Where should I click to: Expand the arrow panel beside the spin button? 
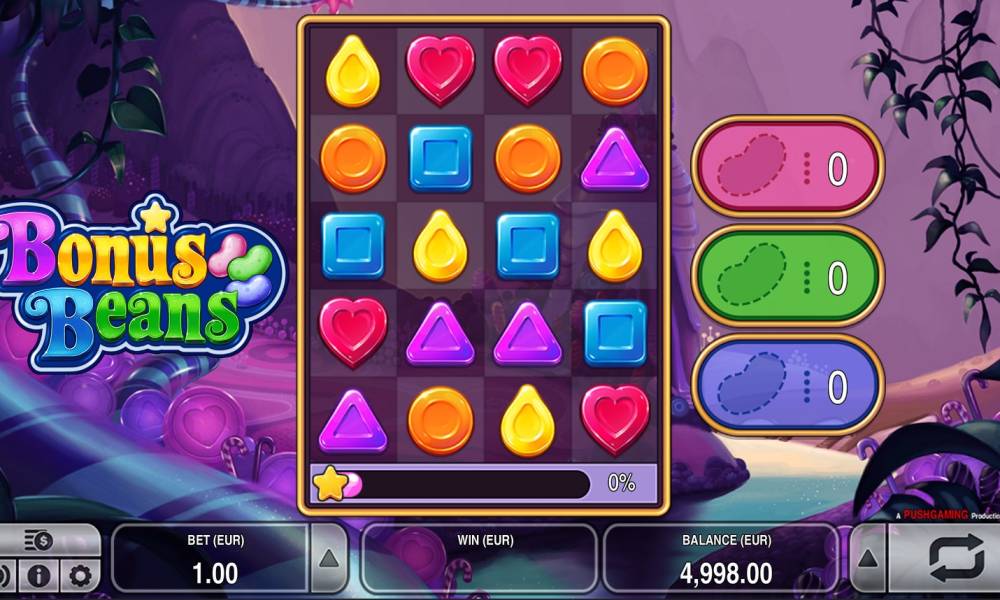(x=867, y=558)
